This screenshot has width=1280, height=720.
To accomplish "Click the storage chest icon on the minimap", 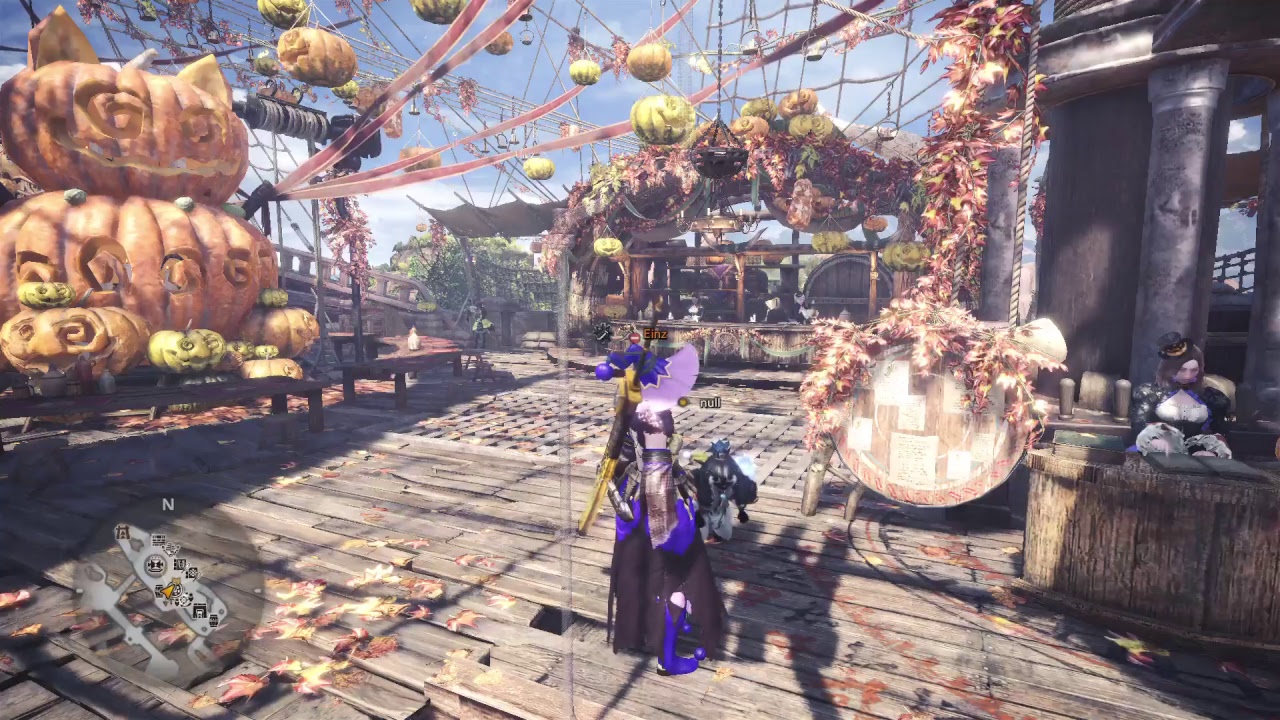I will [x=158, y=590].
